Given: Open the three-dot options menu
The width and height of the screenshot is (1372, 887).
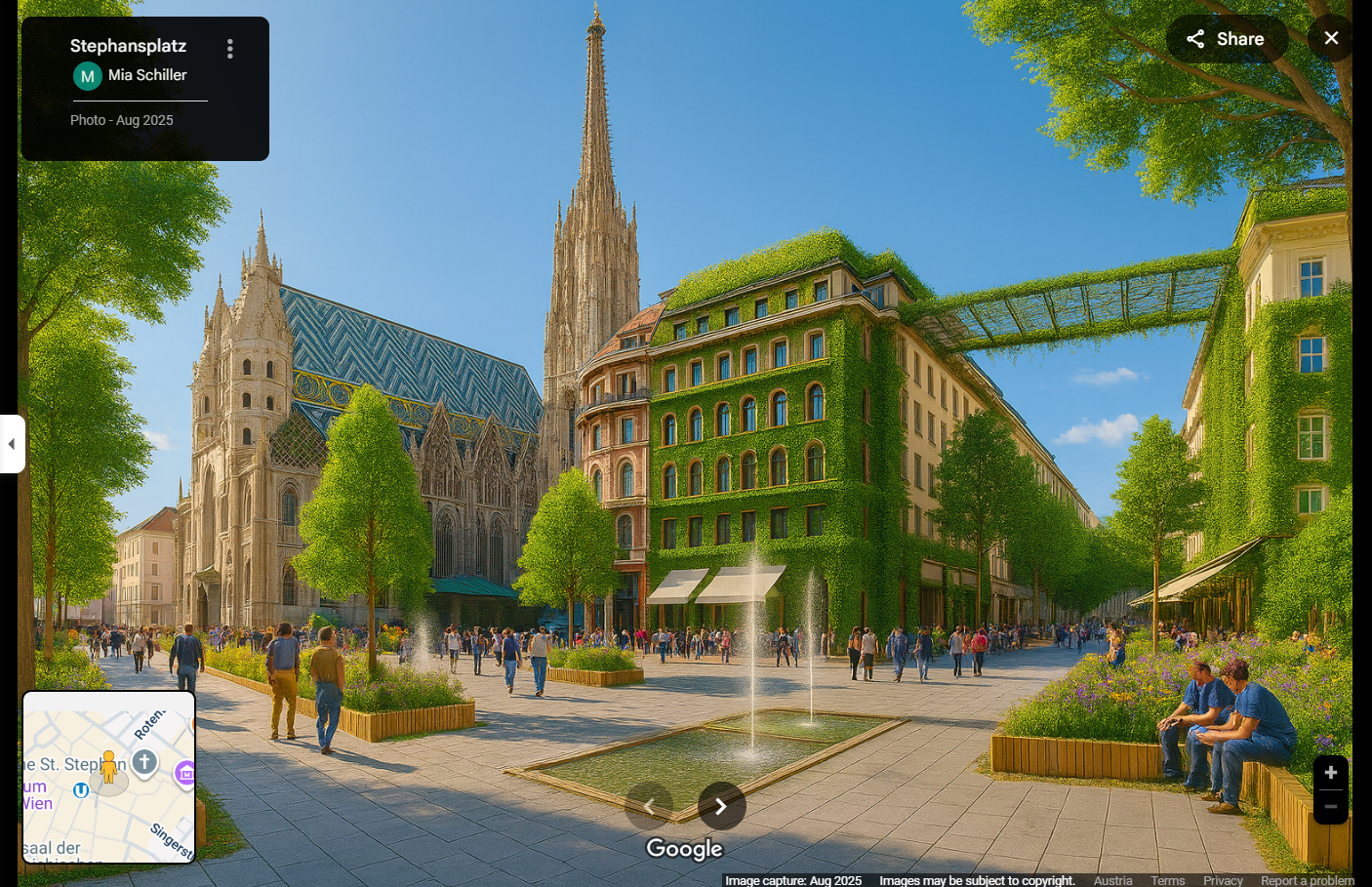Looking at the screenshot, I should click(230, 46).
